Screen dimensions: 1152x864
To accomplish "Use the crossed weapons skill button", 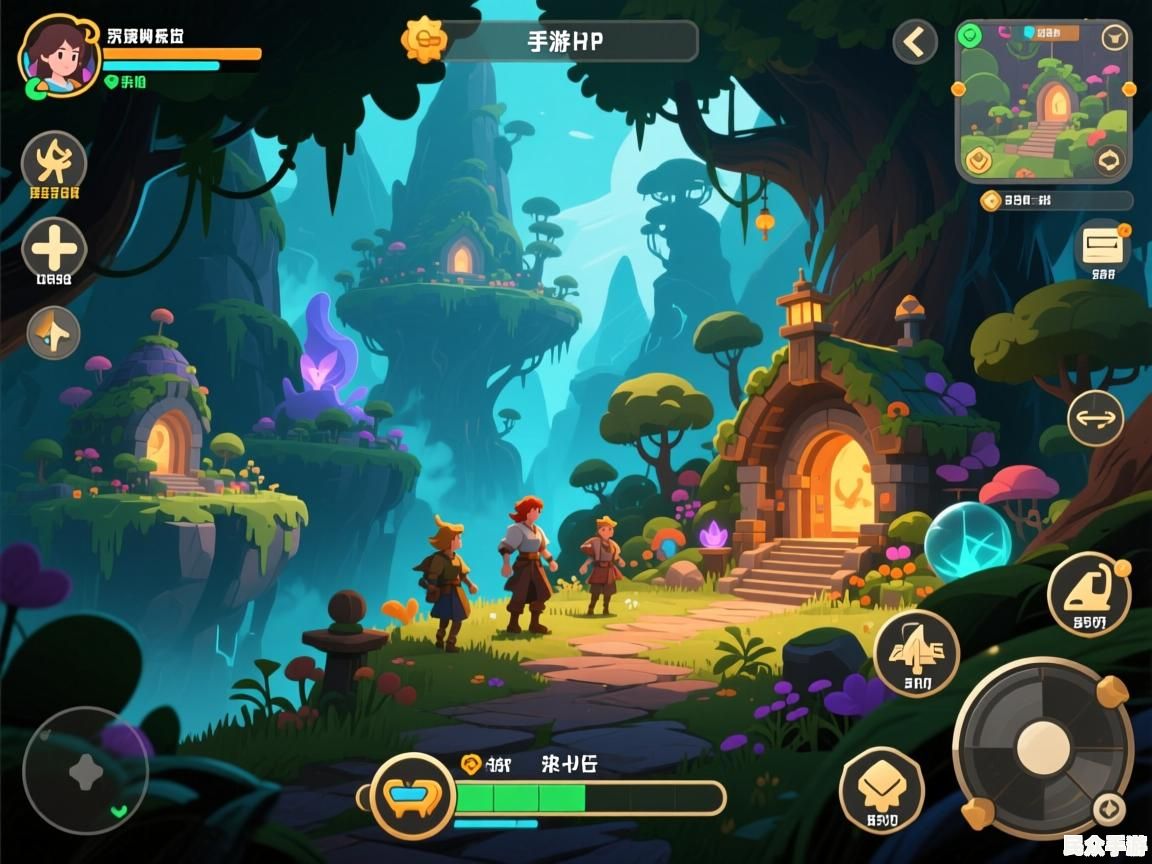I will click(916, 653).
